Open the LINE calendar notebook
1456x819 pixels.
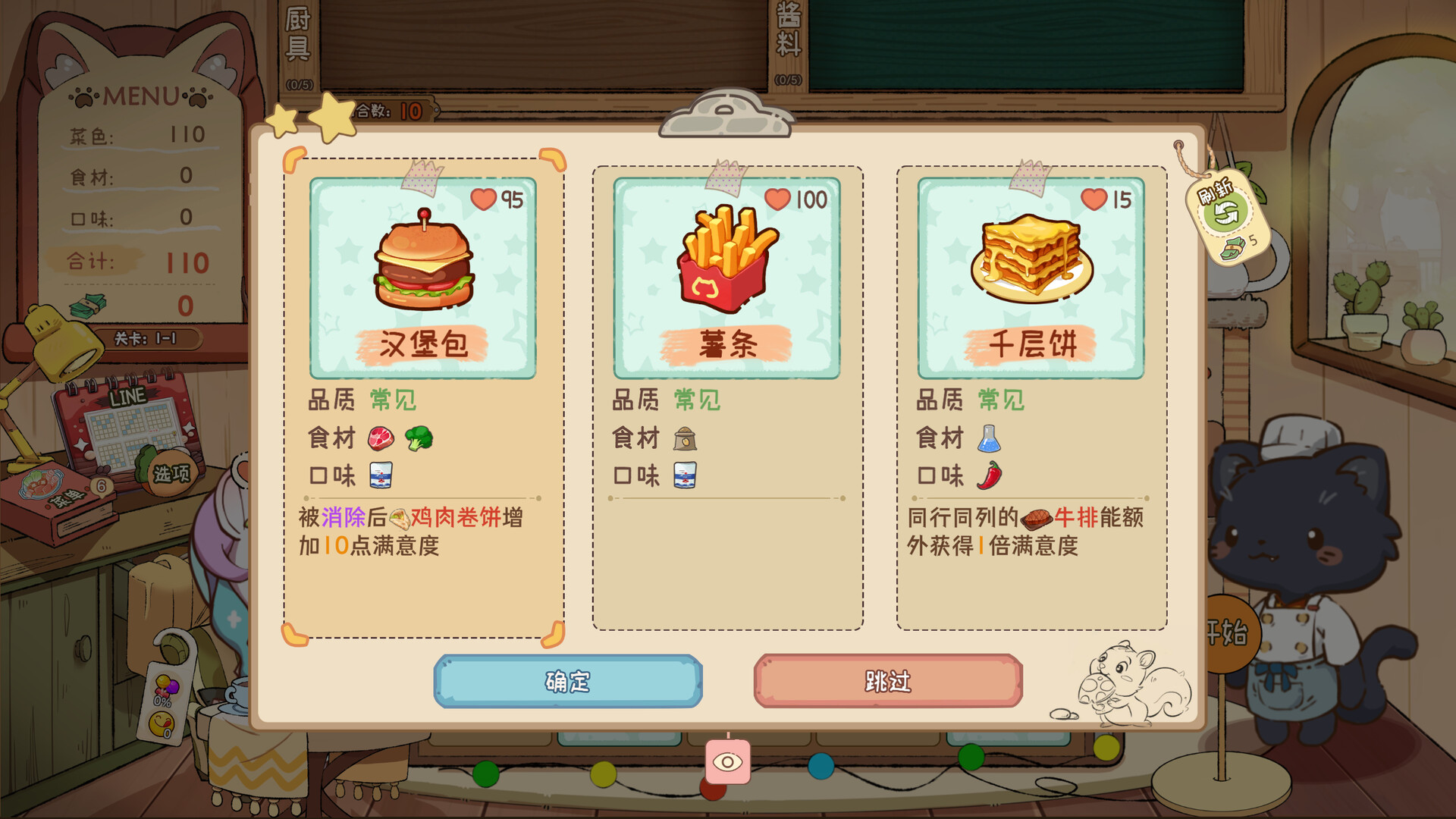point(129,417)
